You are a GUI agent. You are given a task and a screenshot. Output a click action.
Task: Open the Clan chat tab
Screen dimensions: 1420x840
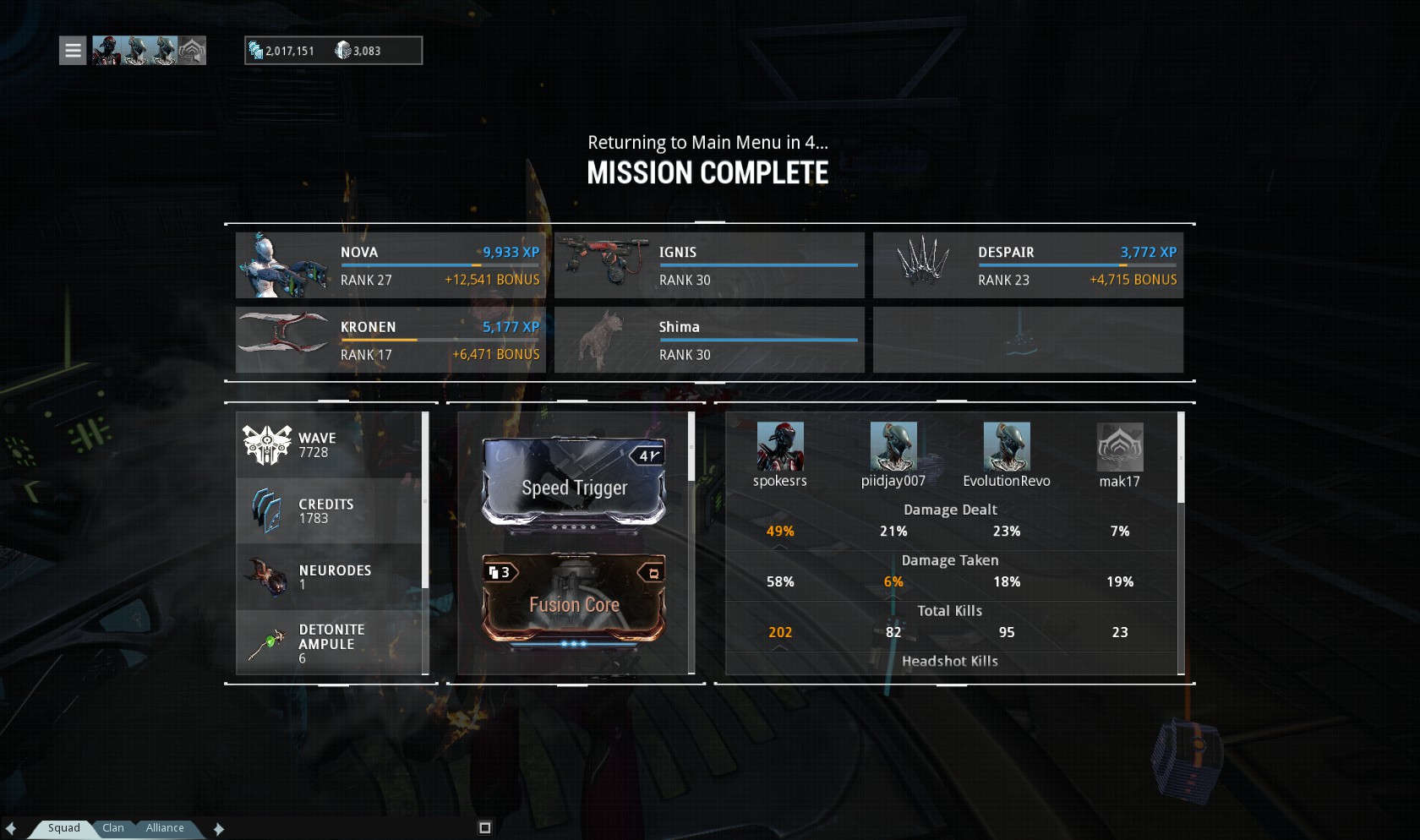tap(113, 828)
